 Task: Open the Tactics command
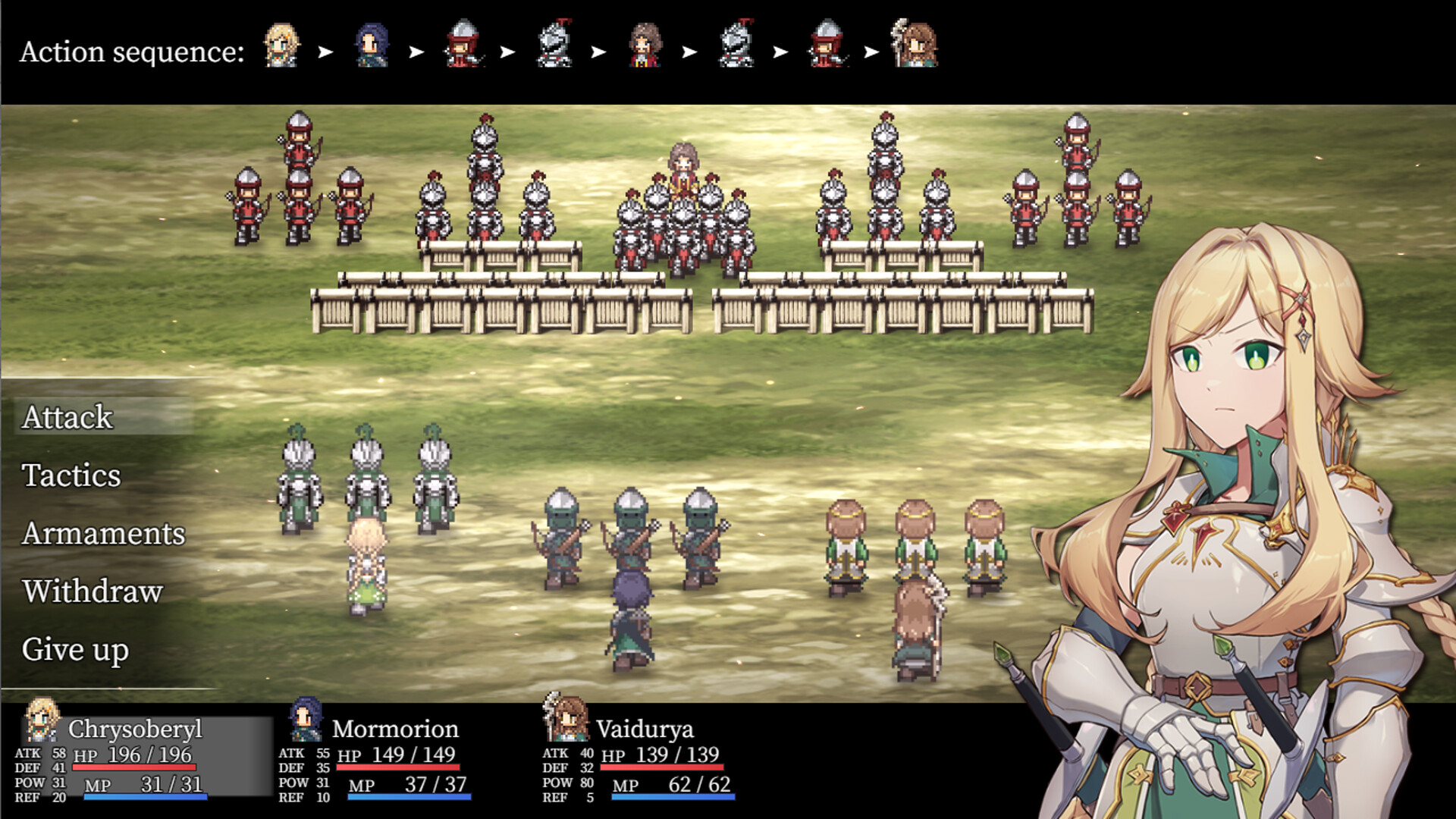pyautogui.click(x=71, y=476)
